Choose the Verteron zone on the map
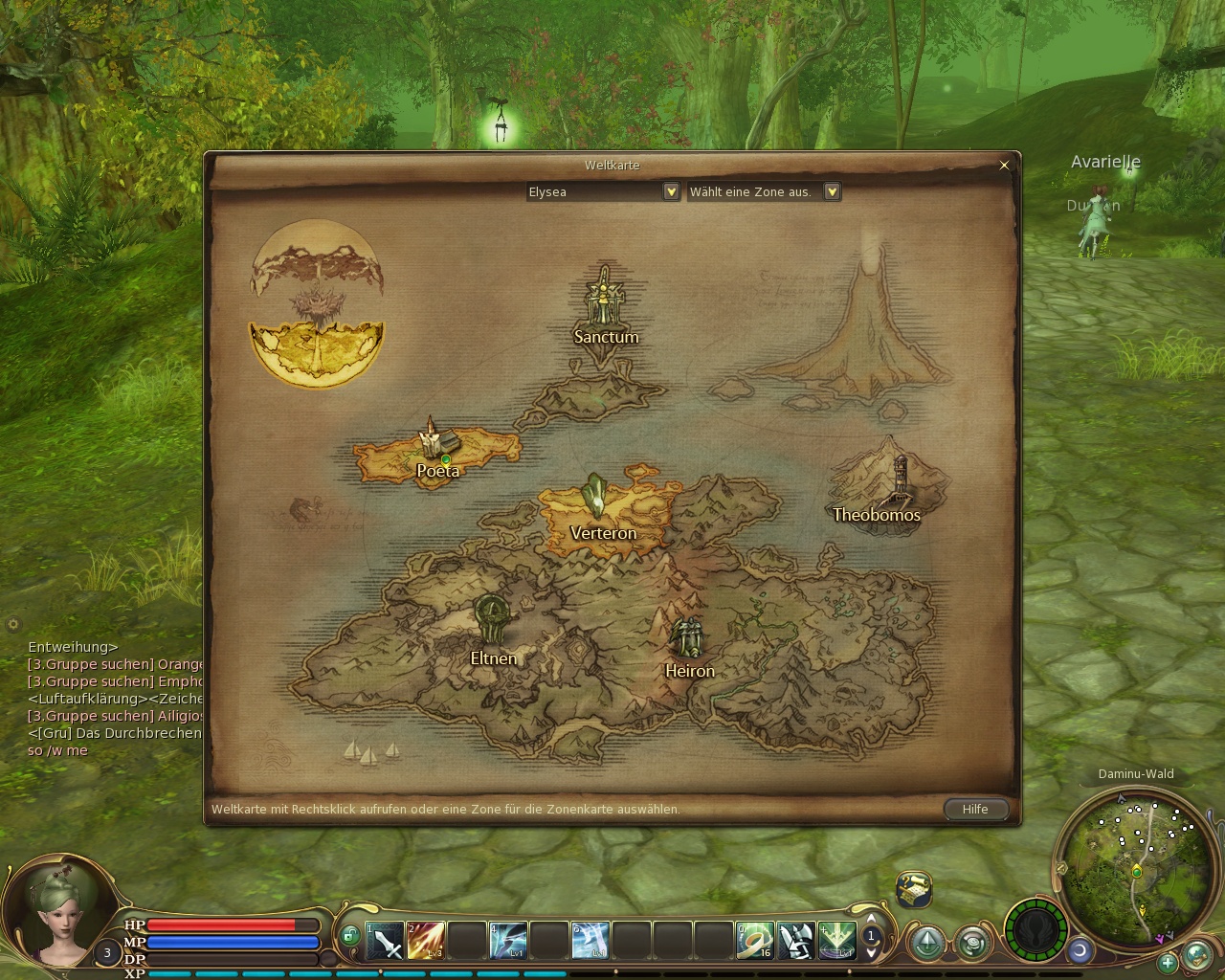1225x980 pixels. coord(602,512)
